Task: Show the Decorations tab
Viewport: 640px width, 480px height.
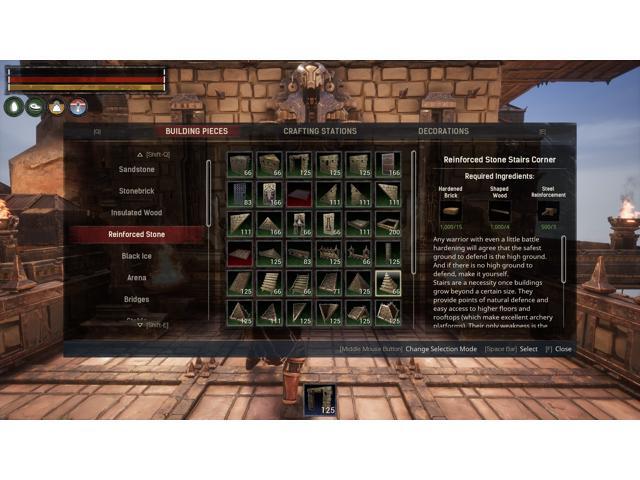Action: coord(443,131)
